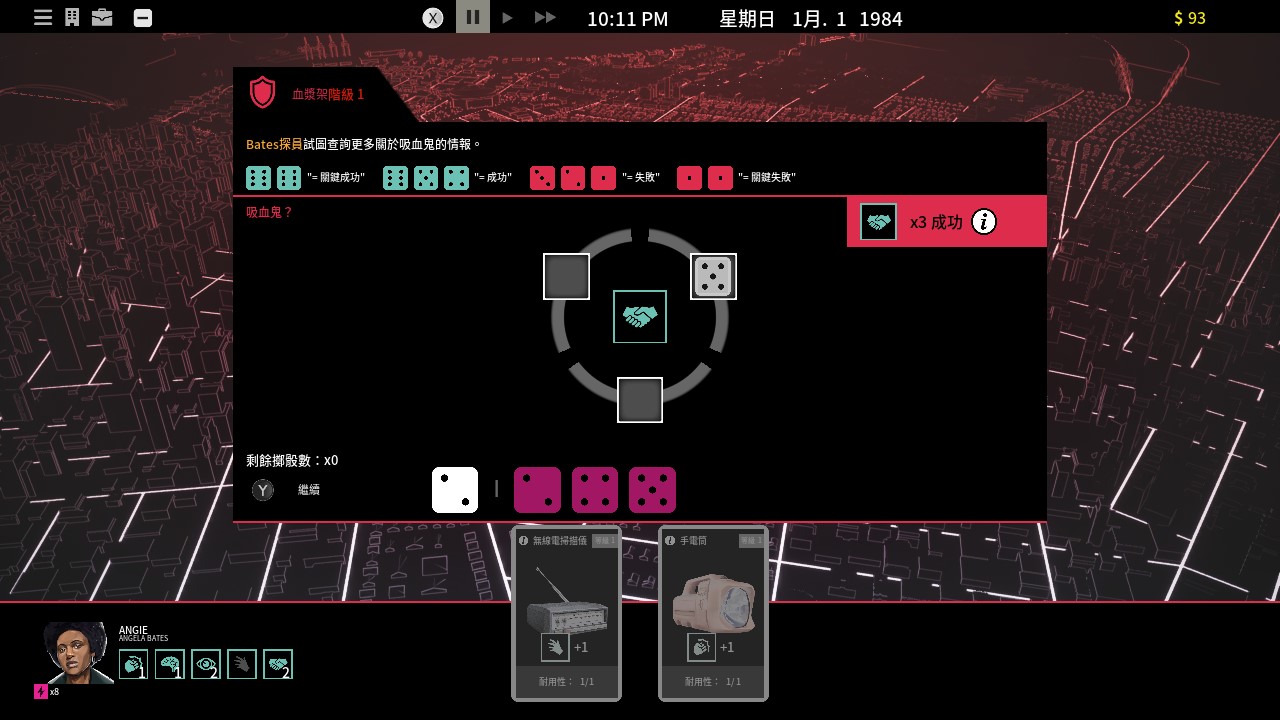Select the five-pip die in the ring
The width and height of the screenshot is (1280, 720).
click(x=713, y=277)
